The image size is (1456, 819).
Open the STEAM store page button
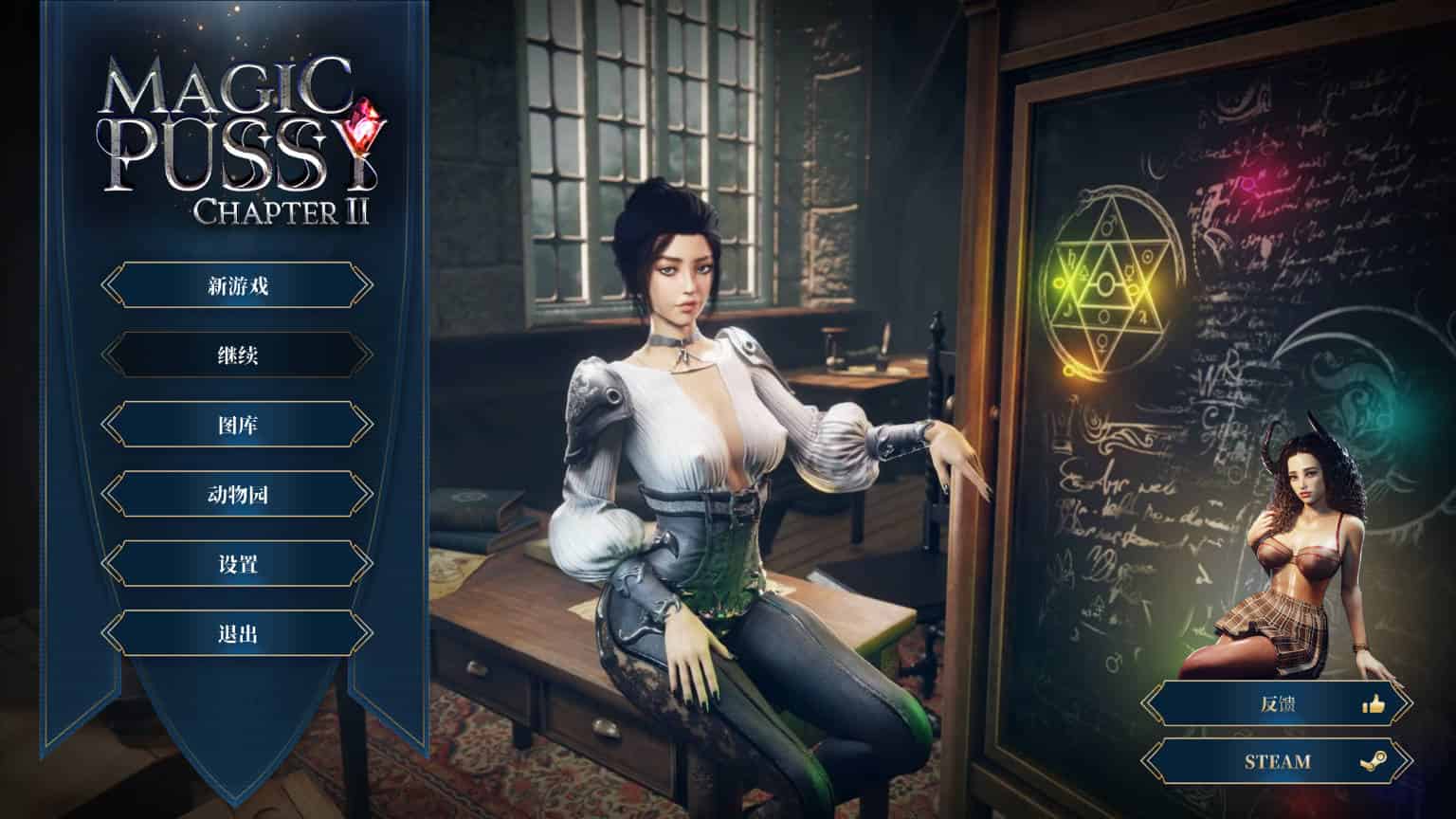point(1276,761)
